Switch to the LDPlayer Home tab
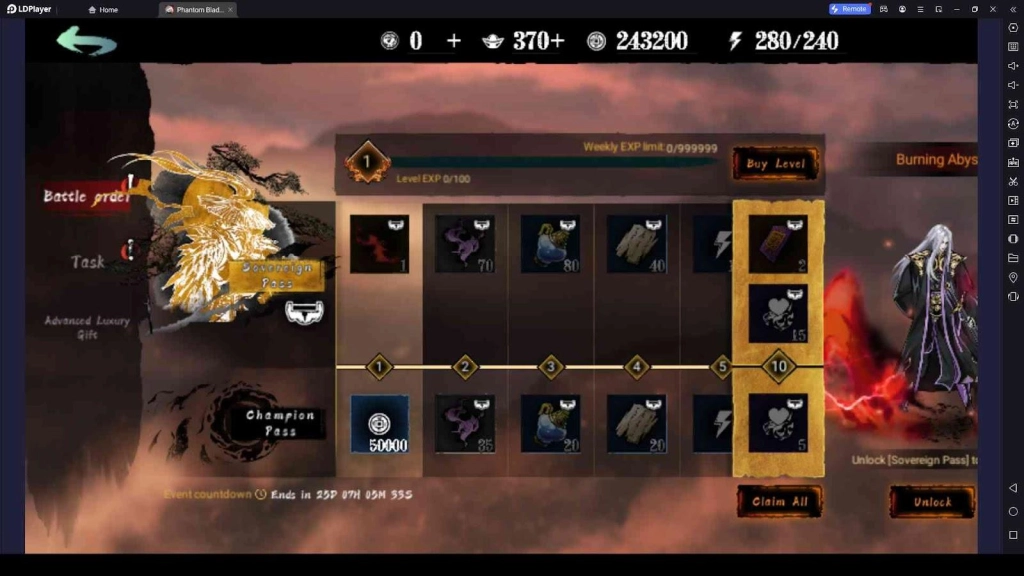Screen dimensions: 1024x576 click(x=103, y=9)
